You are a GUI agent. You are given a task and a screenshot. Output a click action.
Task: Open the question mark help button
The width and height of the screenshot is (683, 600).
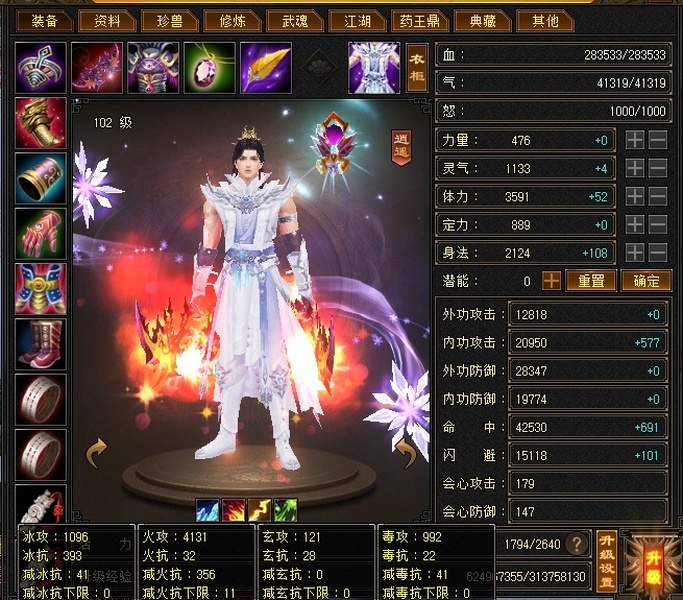(575, 544)
